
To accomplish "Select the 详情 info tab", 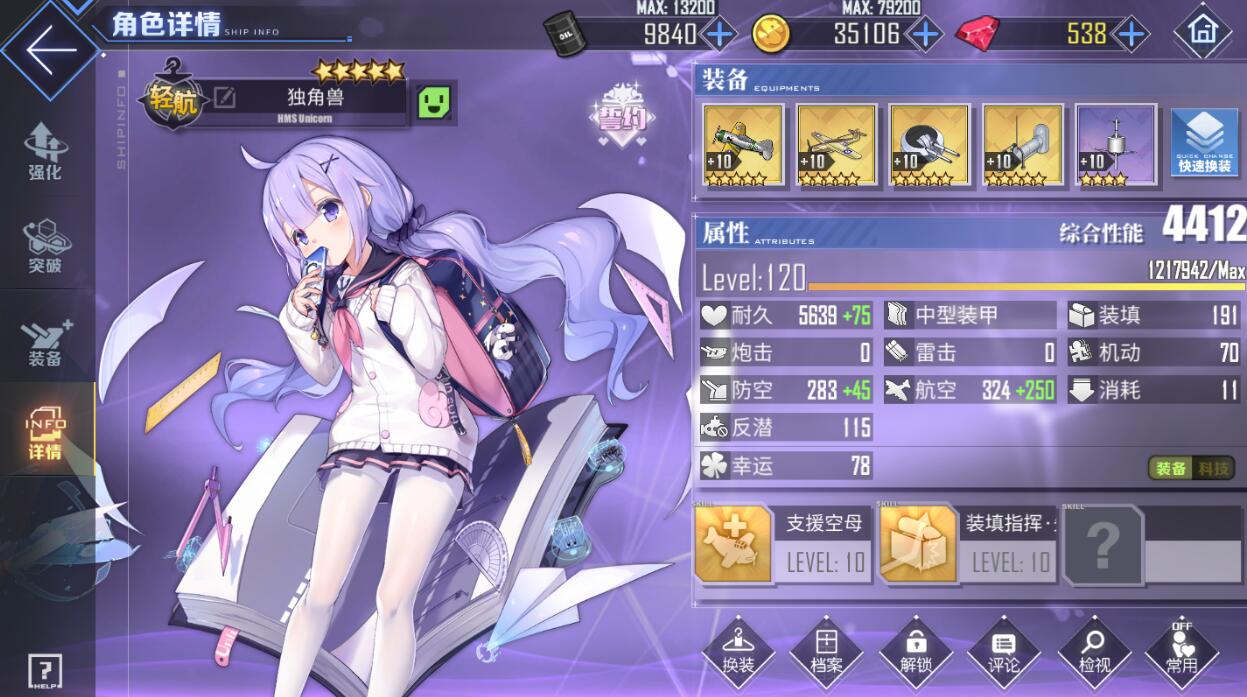I will (45, 435).
